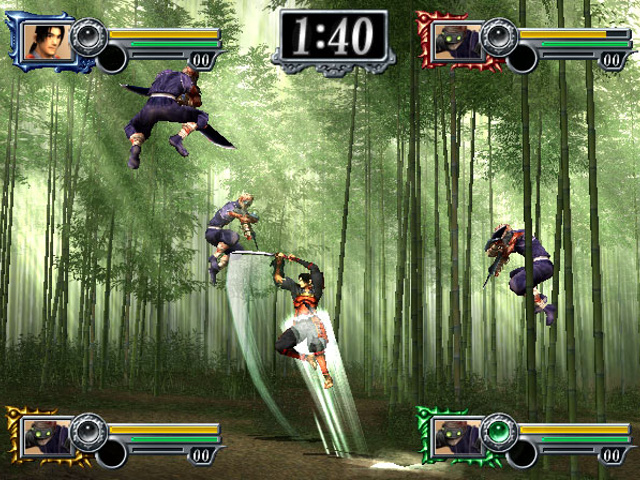Select the blue-framed player portrait
640x480 pixels.
48,42
